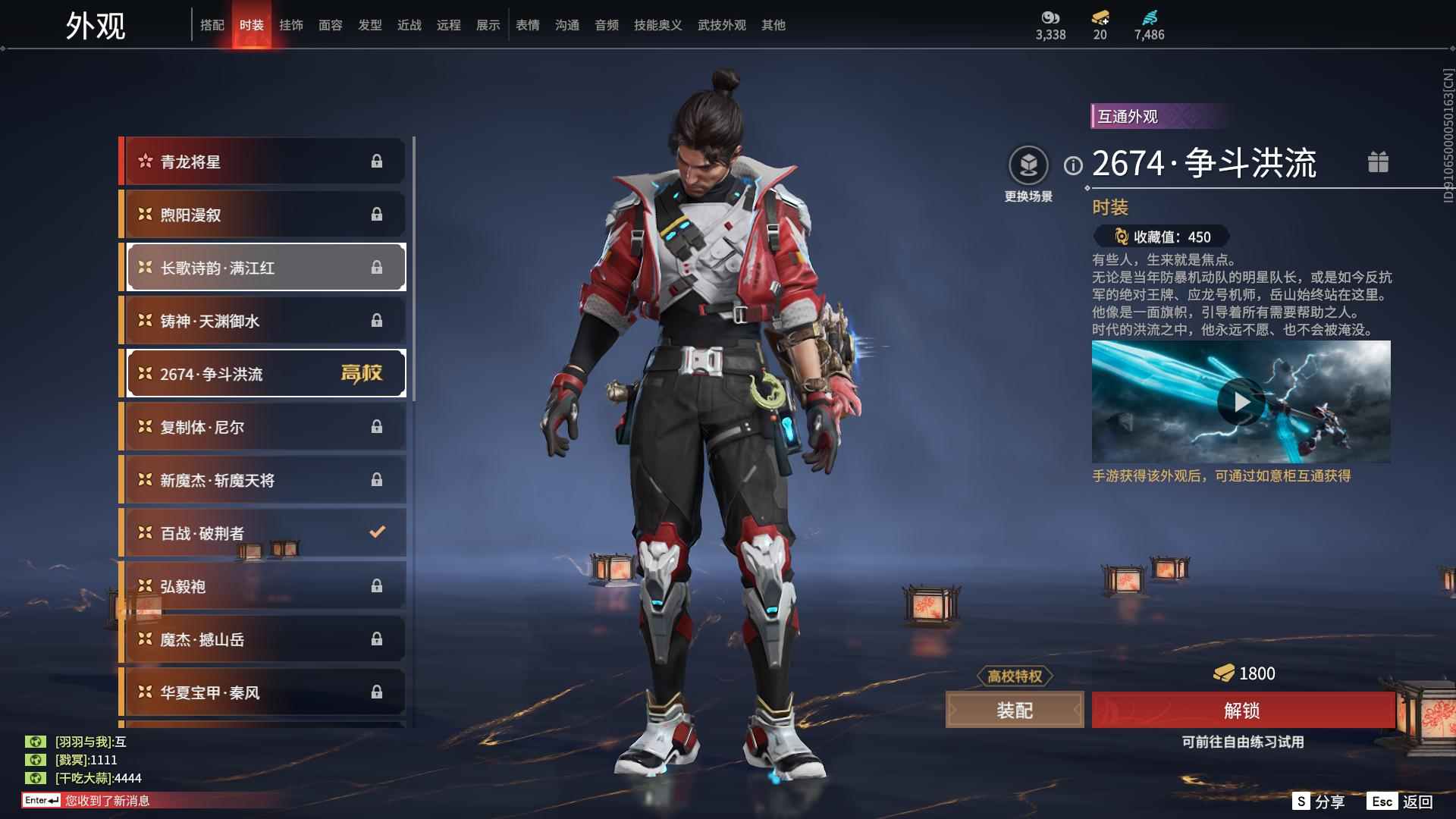Switch to the 表情 emotes tab
Viewport: 1456px width, 819px height.
[x=528, y=25]
